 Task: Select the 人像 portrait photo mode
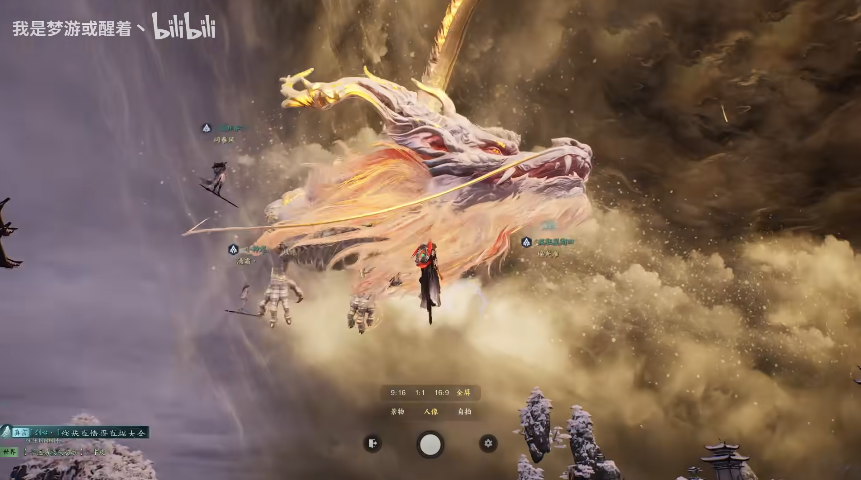pos(430,411)
